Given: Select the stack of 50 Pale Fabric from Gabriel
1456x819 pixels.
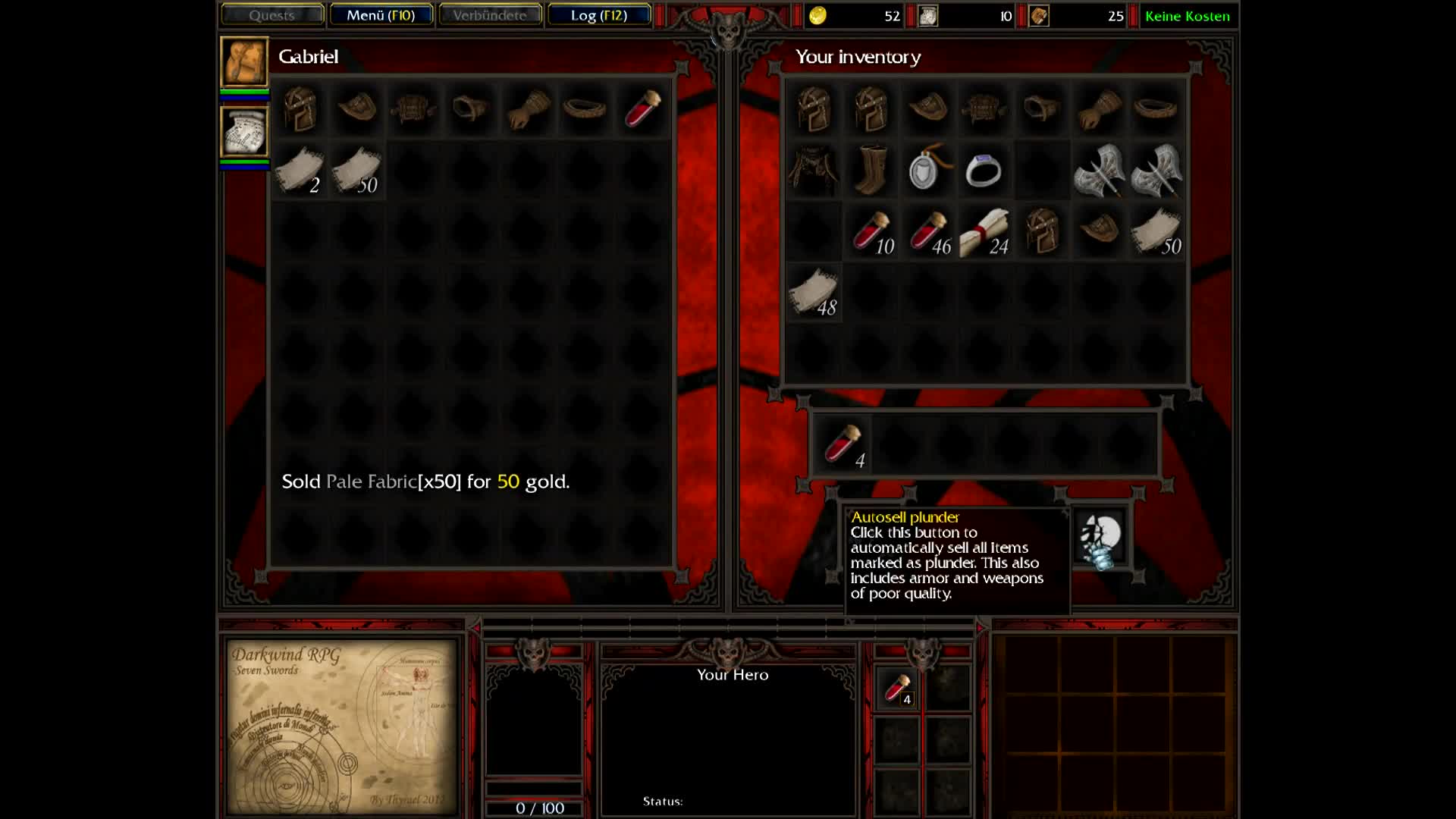Looking at the screenshot, I should (x=356, y=171).
